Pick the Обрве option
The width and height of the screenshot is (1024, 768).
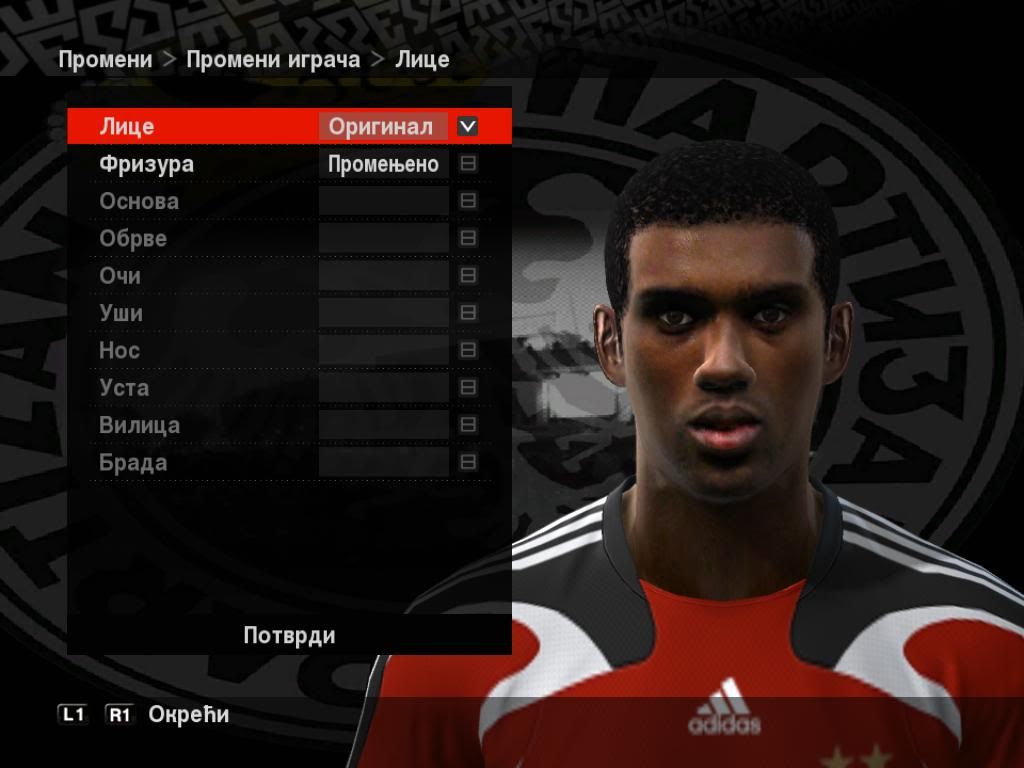click(x=133, y=239)
